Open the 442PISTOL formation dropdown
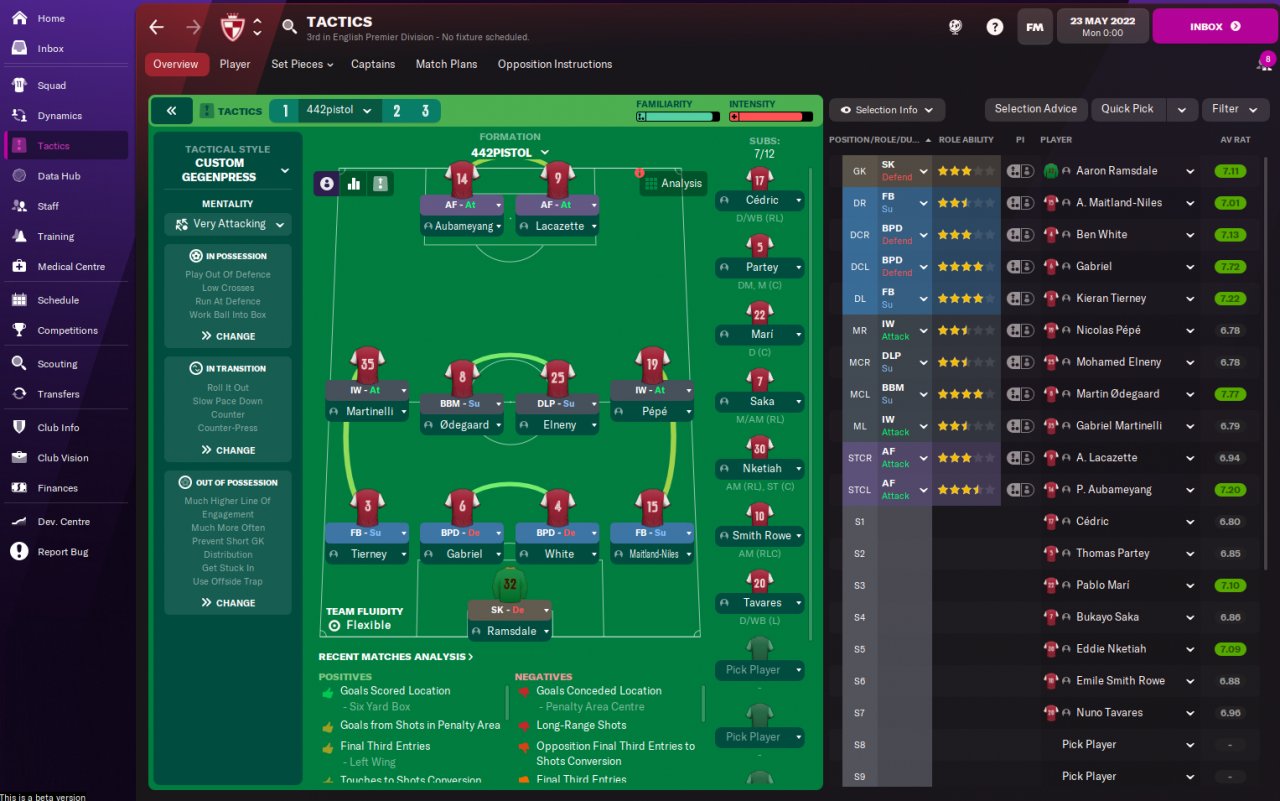The width and height of the screenshot is (1280, 801). tap(510, 153)
